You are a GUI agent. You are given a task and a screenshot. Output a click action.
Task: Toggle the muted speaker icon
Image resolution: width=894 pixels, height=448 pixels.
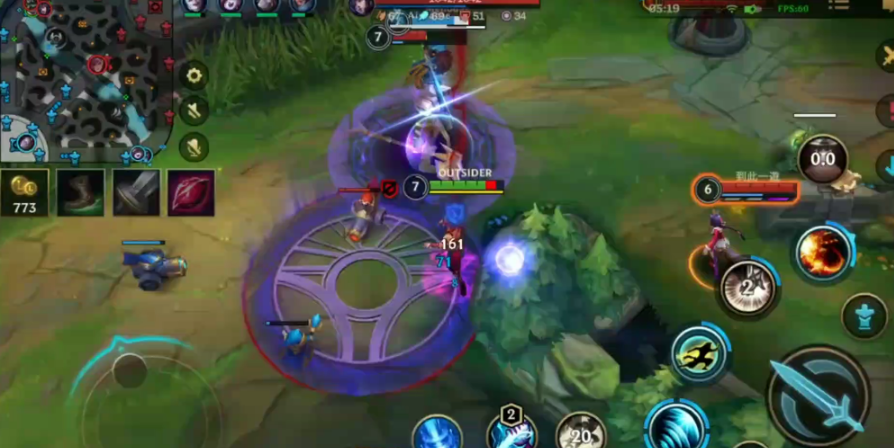coord(193,110)
